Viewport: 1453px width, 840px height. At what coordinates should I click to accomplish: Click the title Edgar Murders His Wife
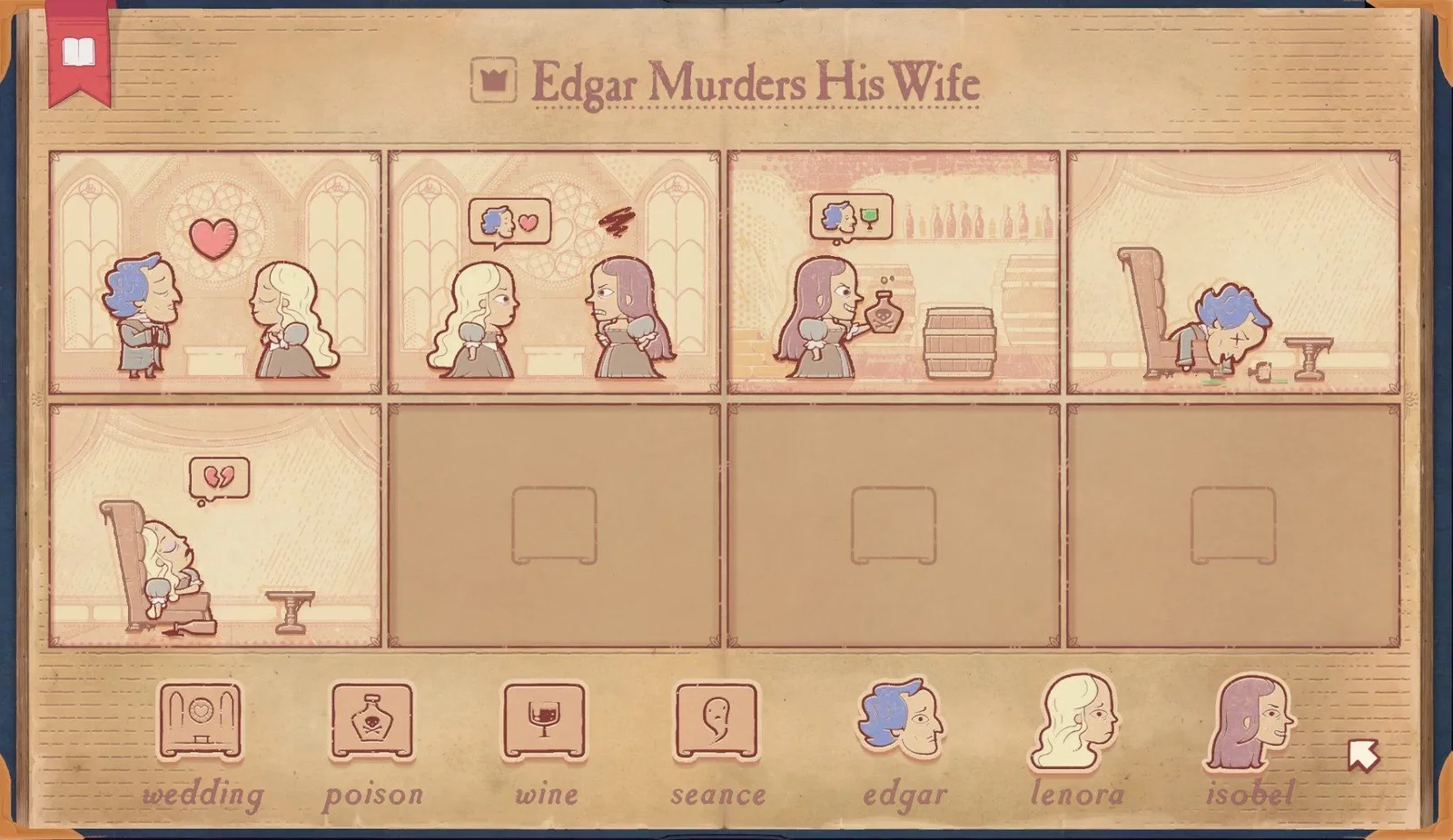click(x=758, y=84)
